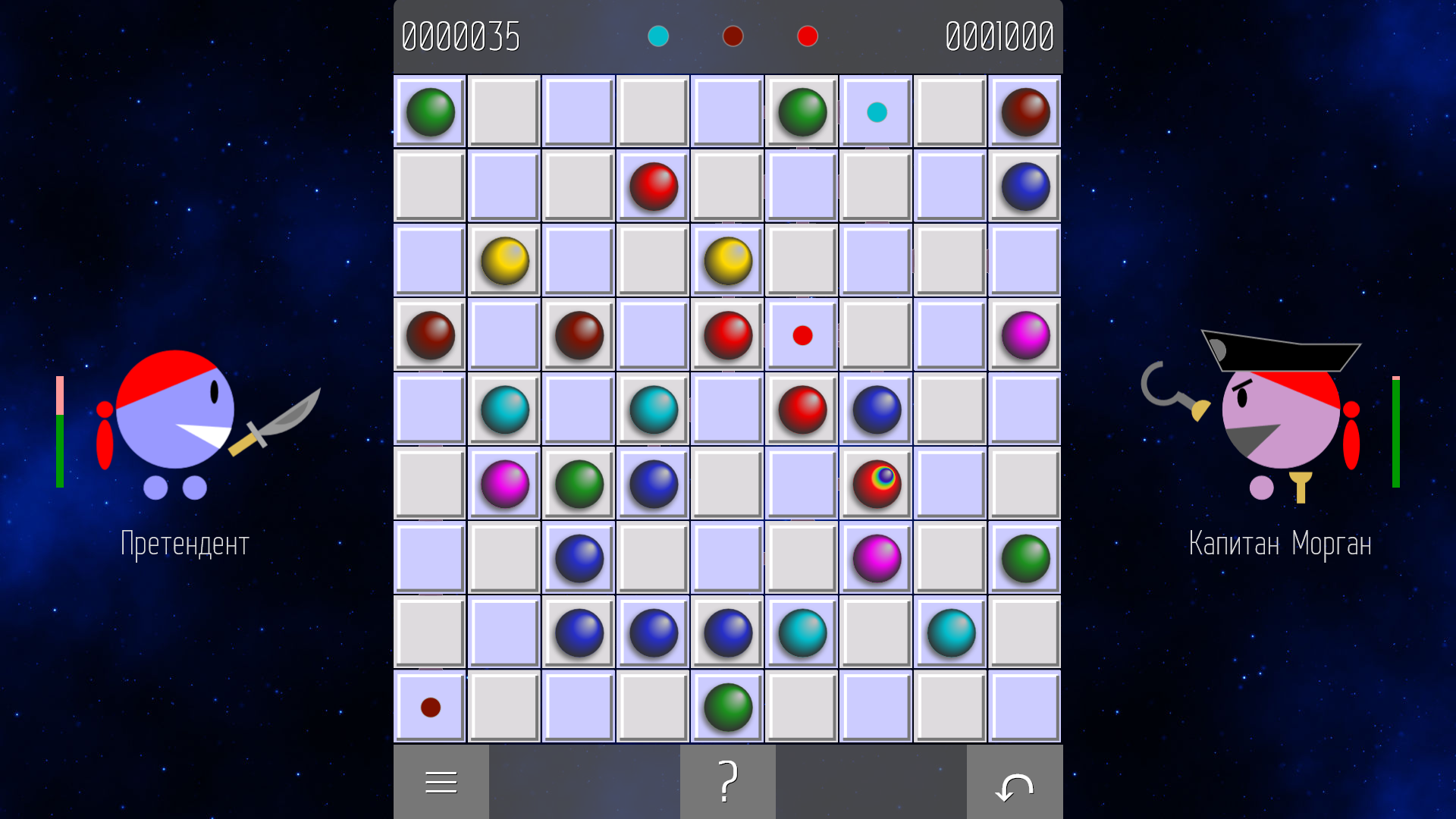1456x819 pixels.
Task: Click the high score display showing 0001000
Action: tap(999, 36)
